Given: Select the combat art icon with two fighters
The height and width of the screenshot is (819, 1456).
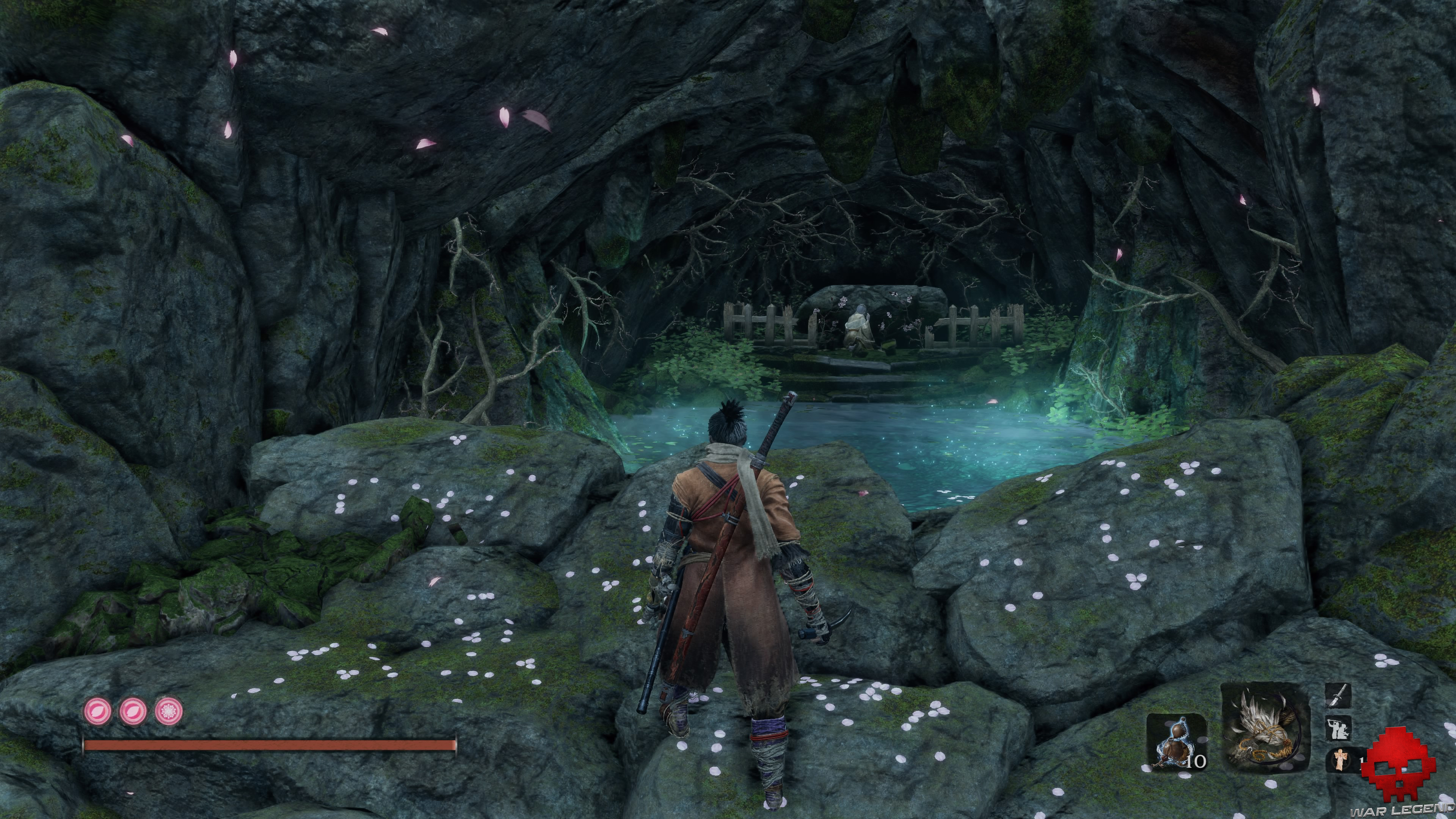Looking at the screenshot, I should click(x=1338, y=728).
